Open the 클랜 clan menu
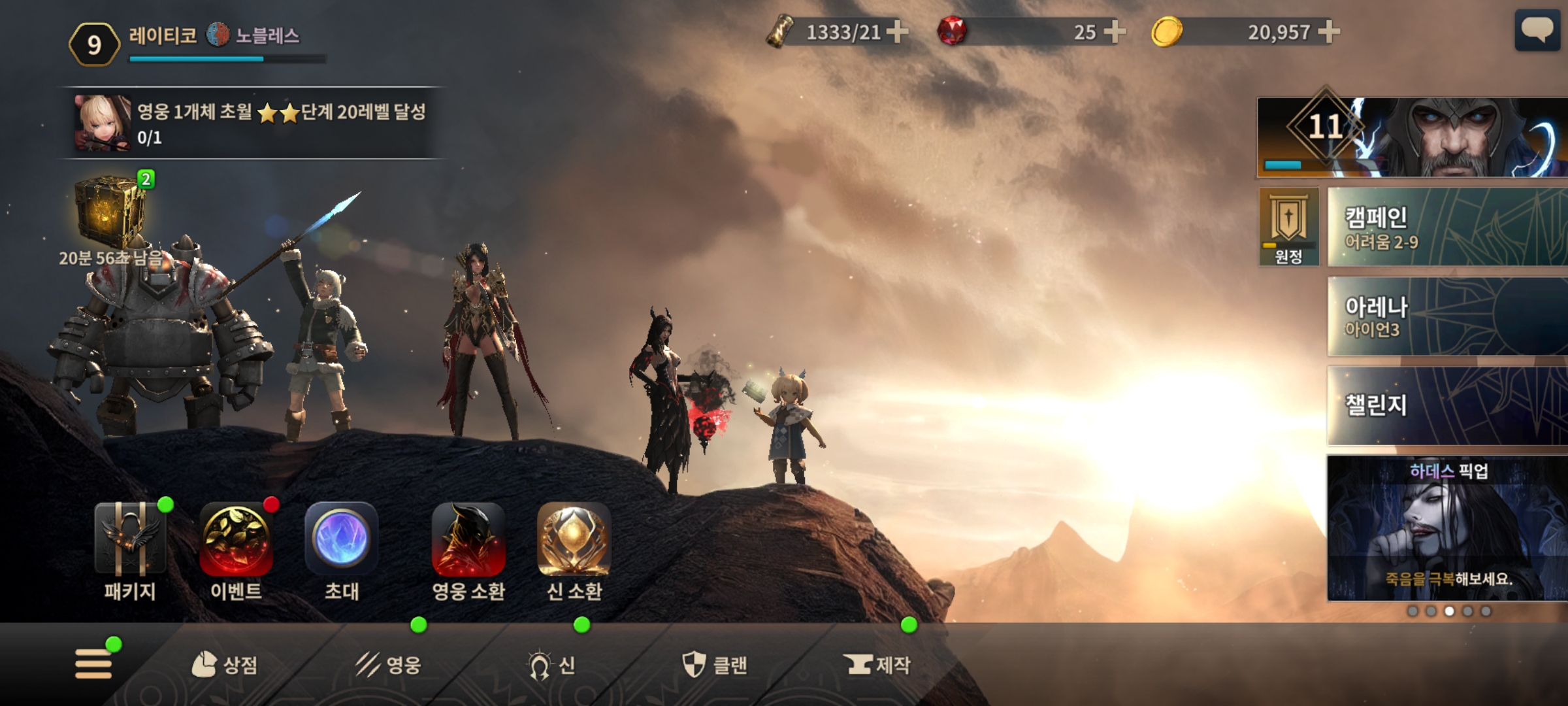Image resolution: width=1568 pixels, height=706 pixels. [x=715, y=665]
